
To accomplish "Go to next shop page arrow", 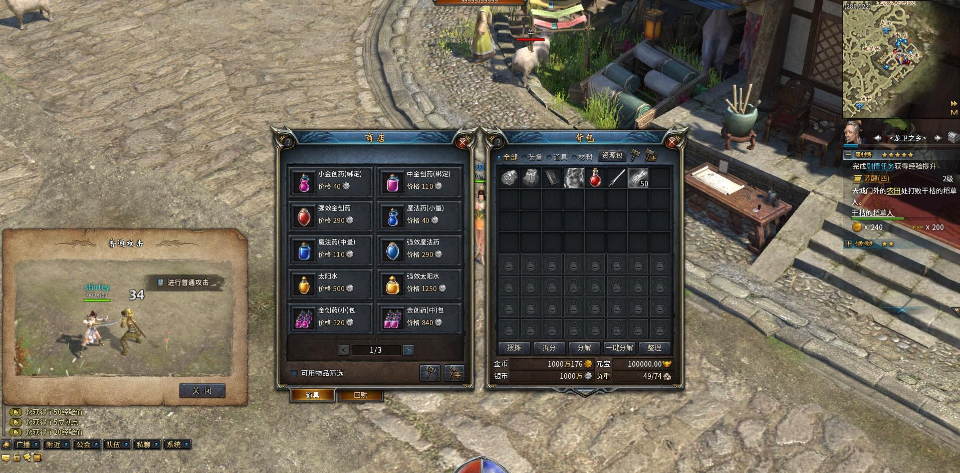I will click(x=407, y=349).
